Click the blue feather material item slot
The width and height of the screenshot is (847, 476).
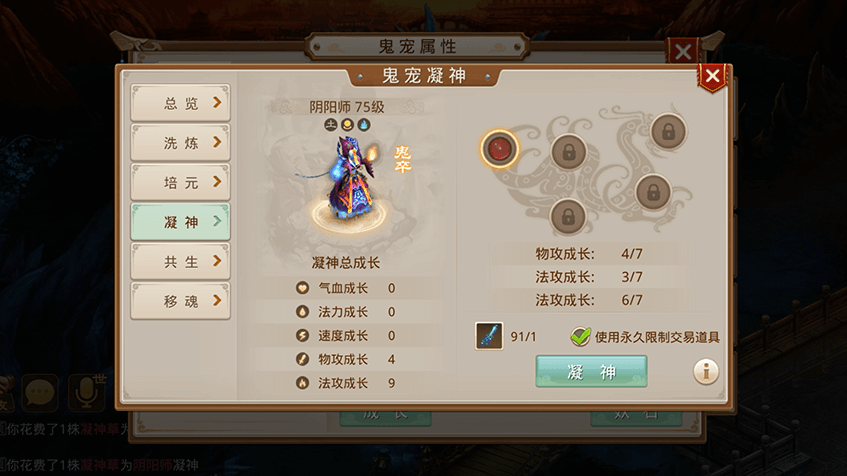[x=489, y=336]
